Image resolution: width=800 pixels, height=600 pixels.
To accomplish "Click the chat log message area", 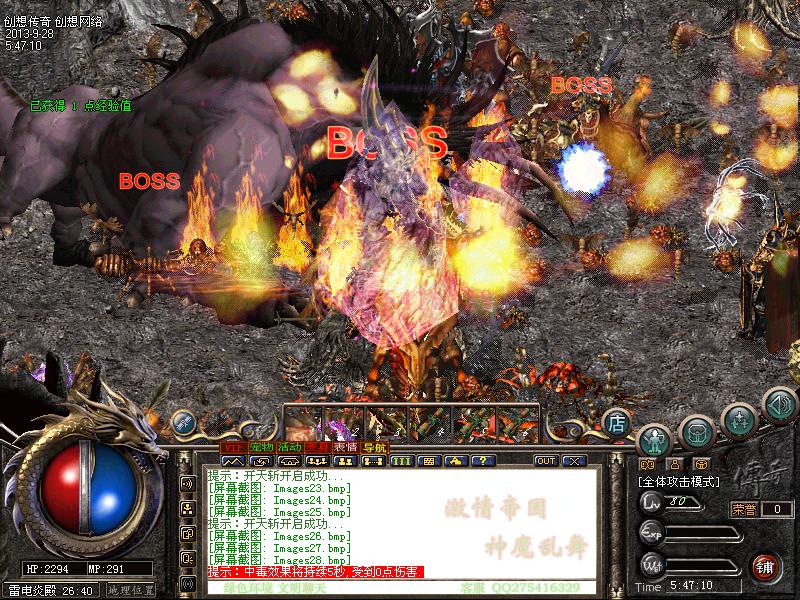I will click(x=400, y=520).
